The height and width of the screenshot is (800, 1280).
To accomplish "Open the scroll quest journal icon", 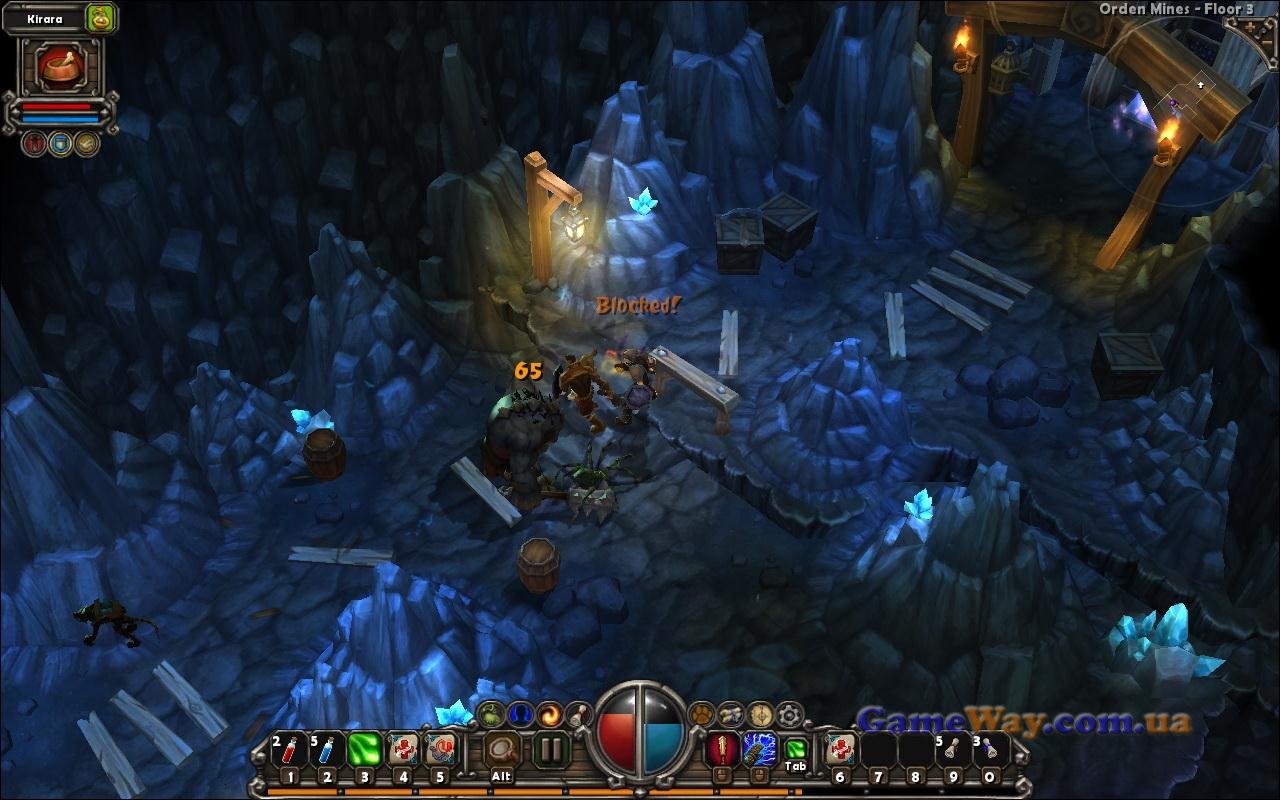I will click(x=731, y=714).
